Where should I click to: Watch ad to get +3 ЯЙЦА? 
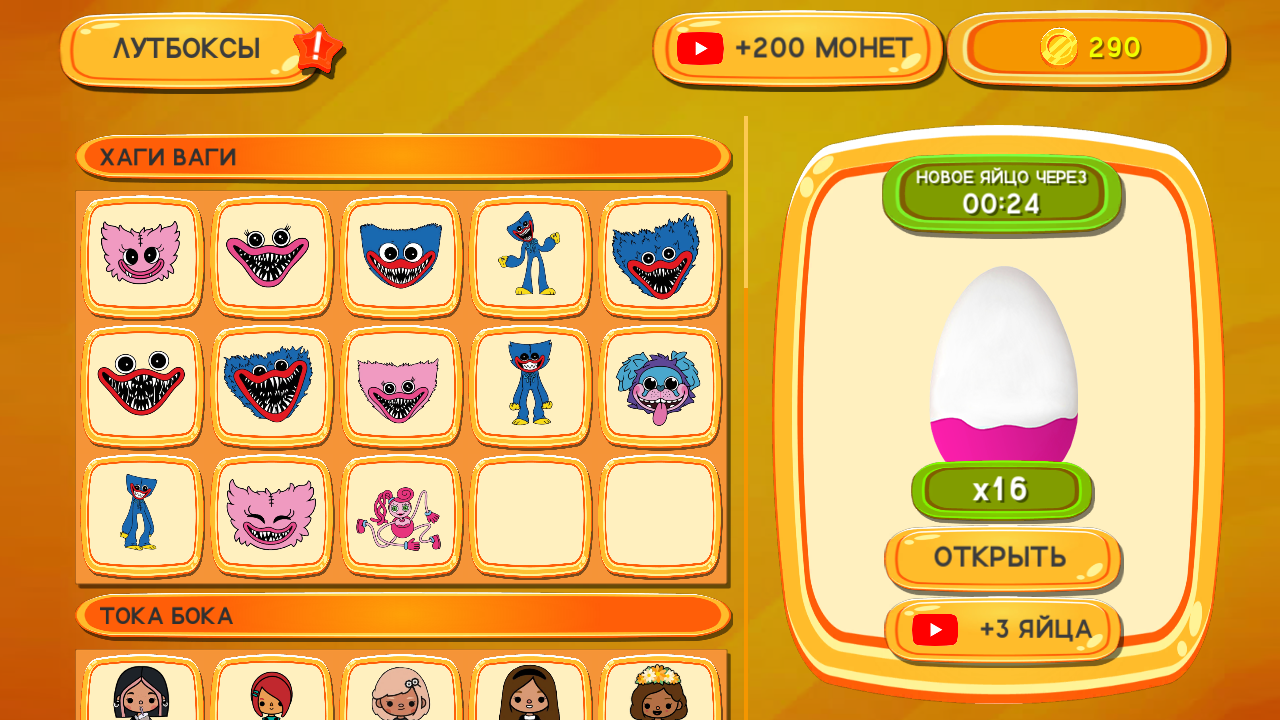(1002, 630)
